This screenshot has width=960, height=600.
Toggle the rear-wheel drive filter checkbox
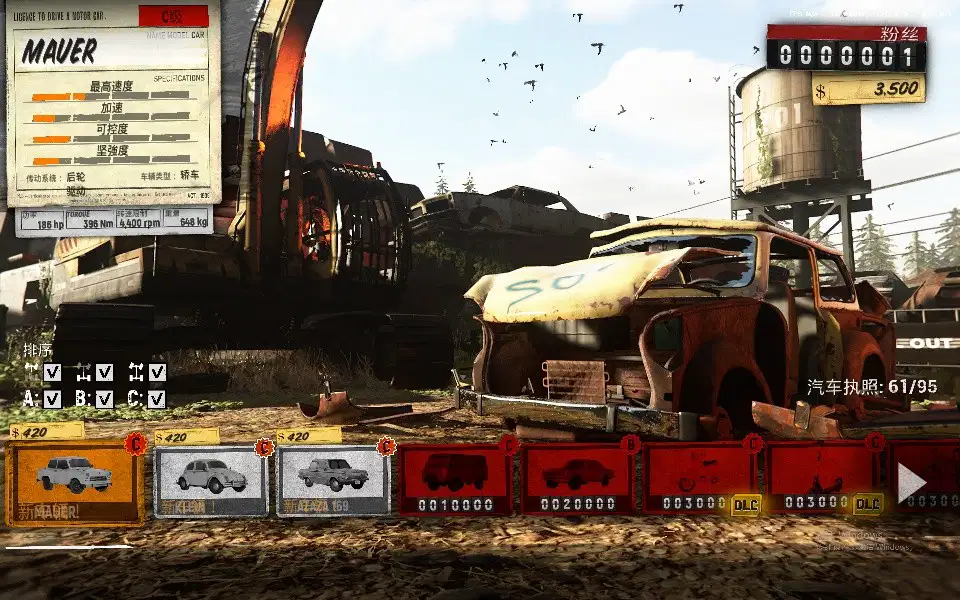click(105, 372)
